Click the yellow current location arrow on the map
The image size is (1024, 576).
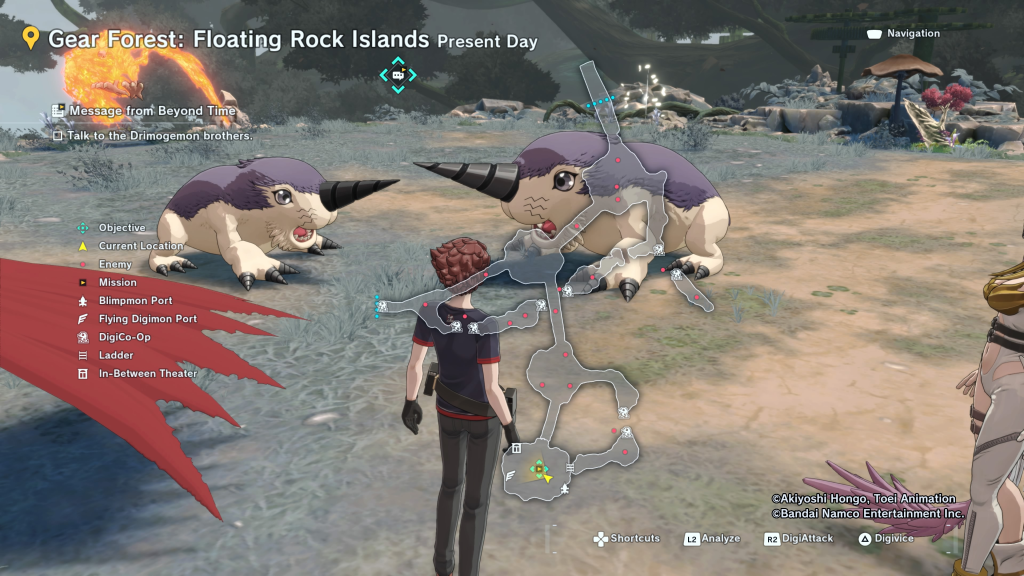tap(548, 477)
